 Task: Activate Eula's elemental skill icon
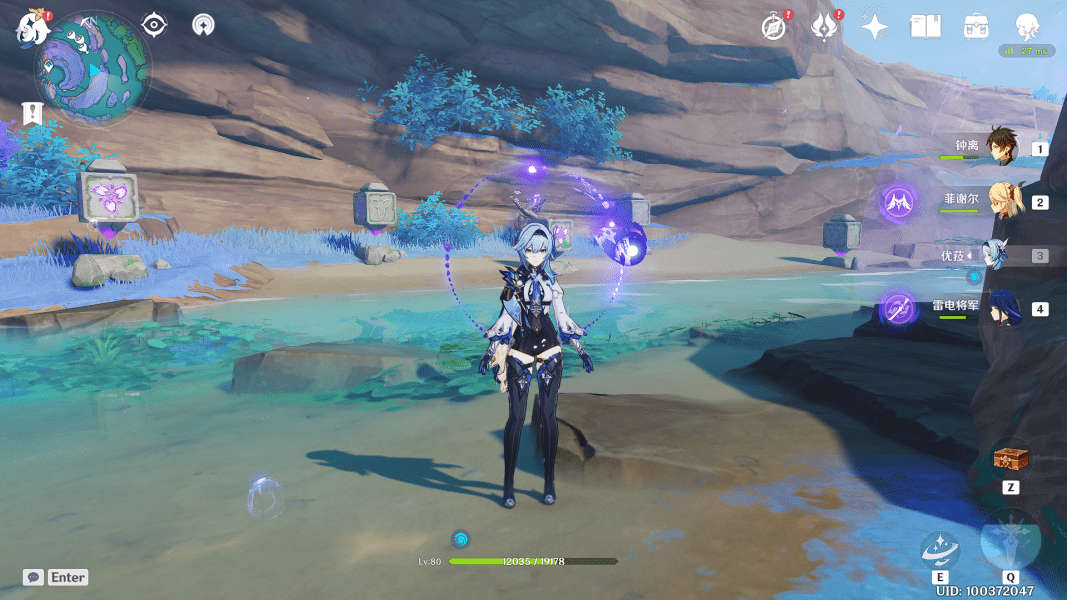pyautogui.click(x=940, y=549)
